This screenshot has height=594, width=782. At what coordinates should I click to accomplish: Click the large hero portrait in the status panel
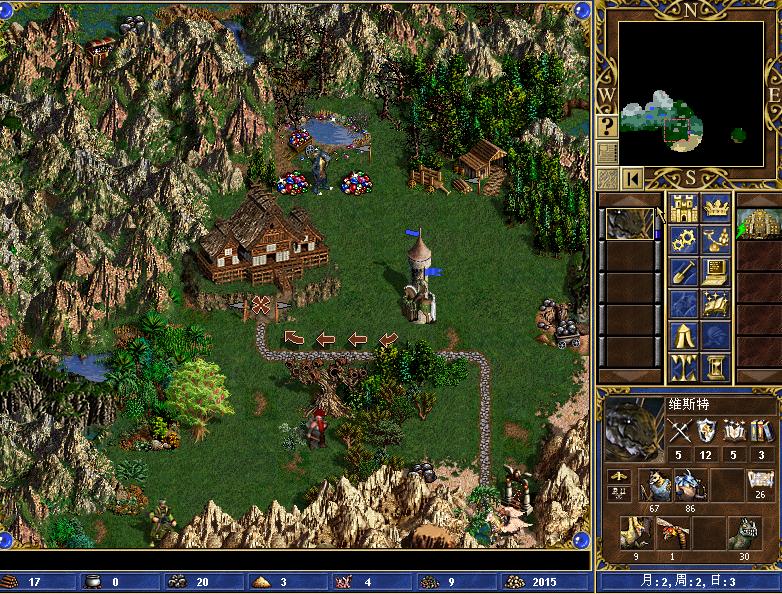point(632,428)
